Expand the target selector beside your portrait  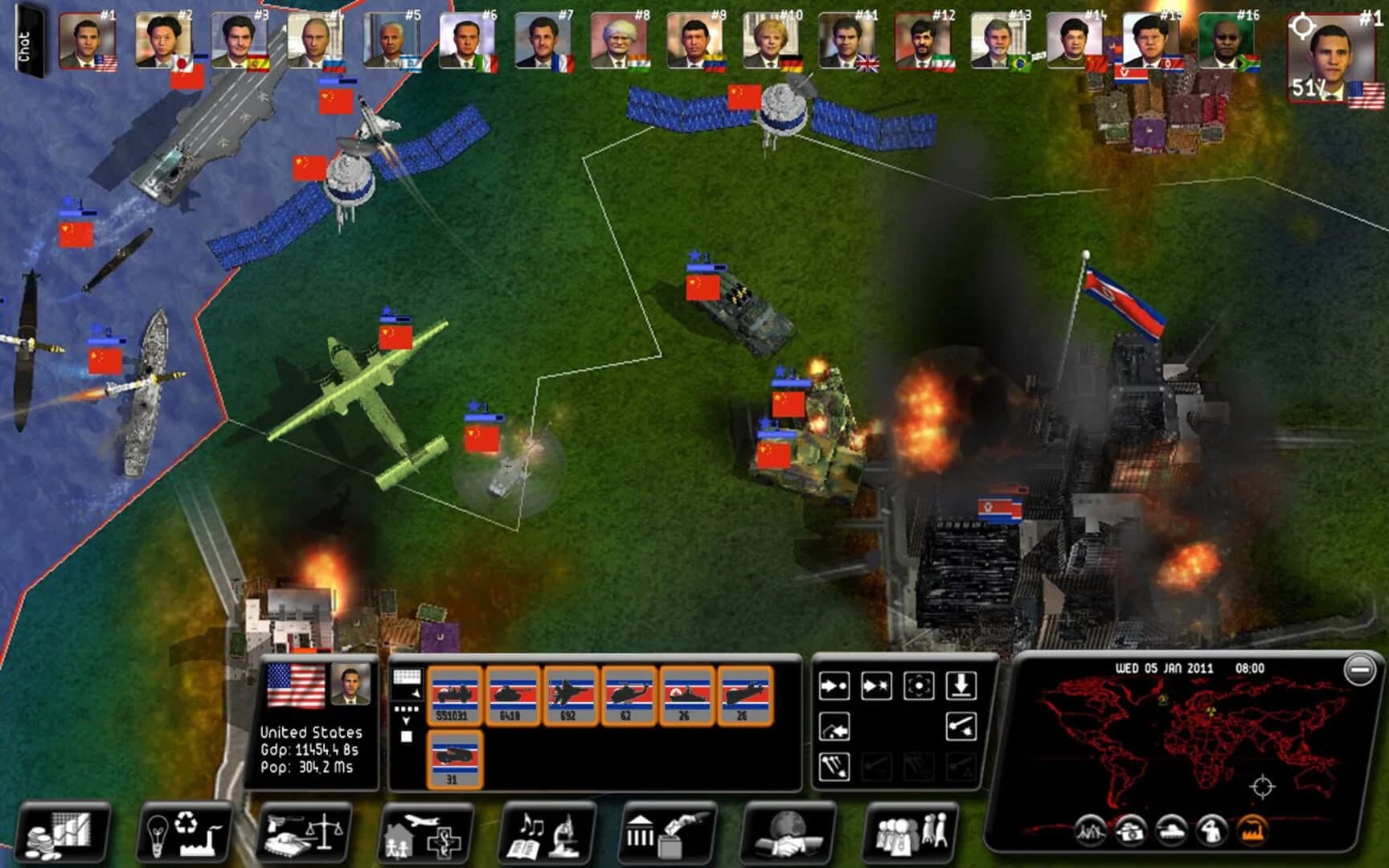1304,24
